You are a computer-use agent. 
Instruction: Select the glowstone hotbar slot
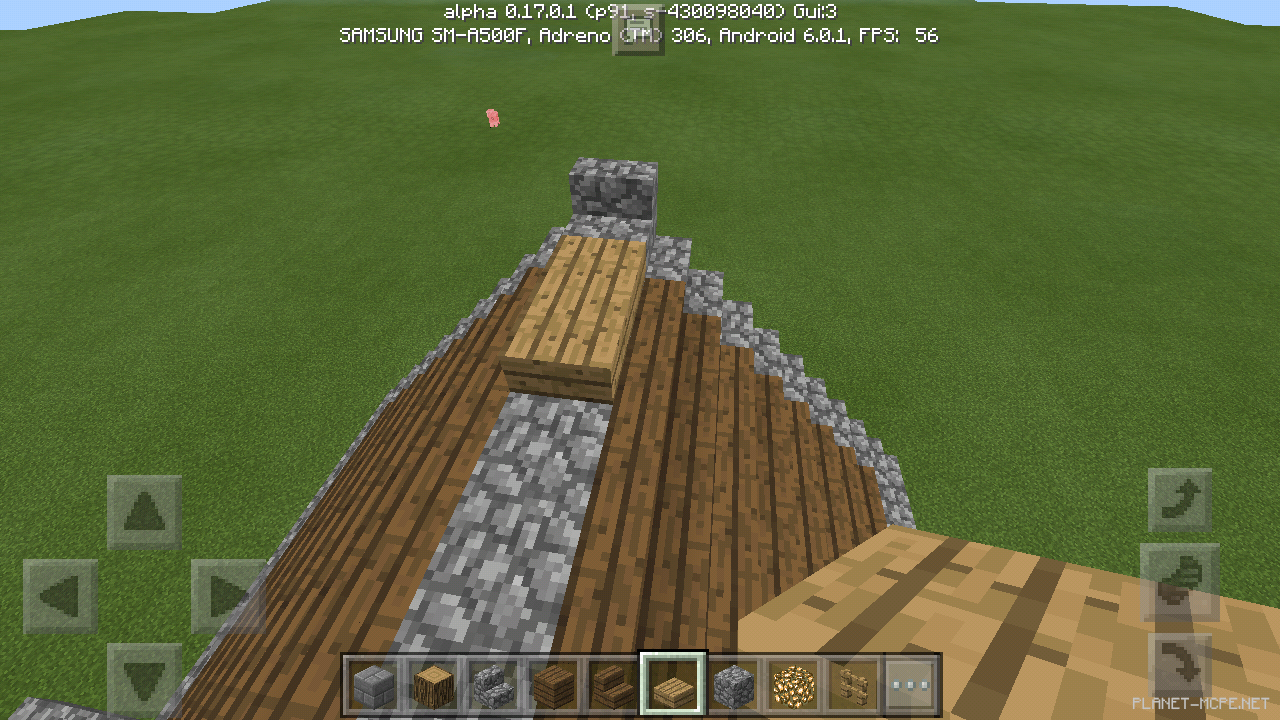(x=793, y=681)
